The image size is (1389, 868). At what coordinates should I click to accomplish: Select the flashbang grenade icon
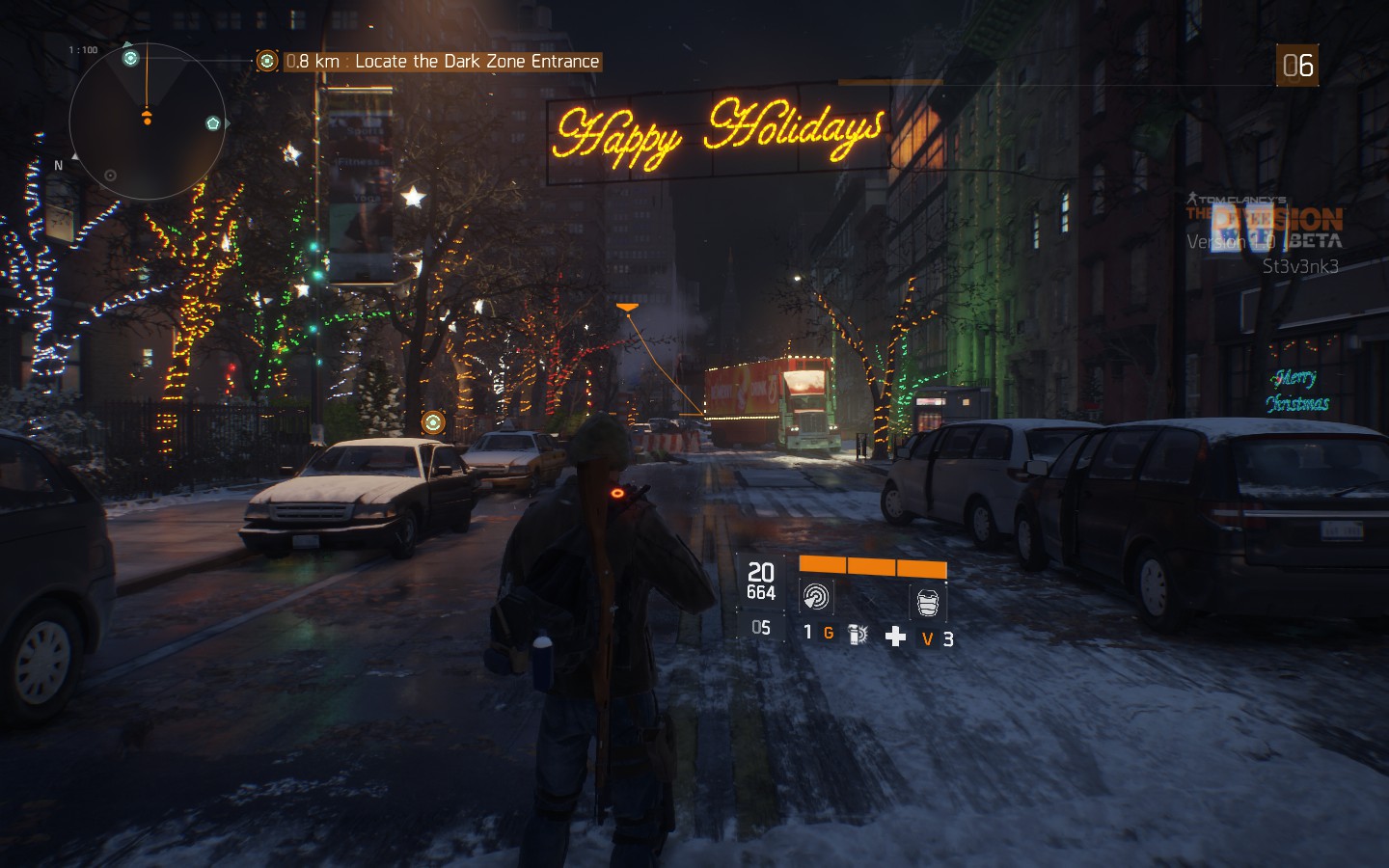click(857, 634)
